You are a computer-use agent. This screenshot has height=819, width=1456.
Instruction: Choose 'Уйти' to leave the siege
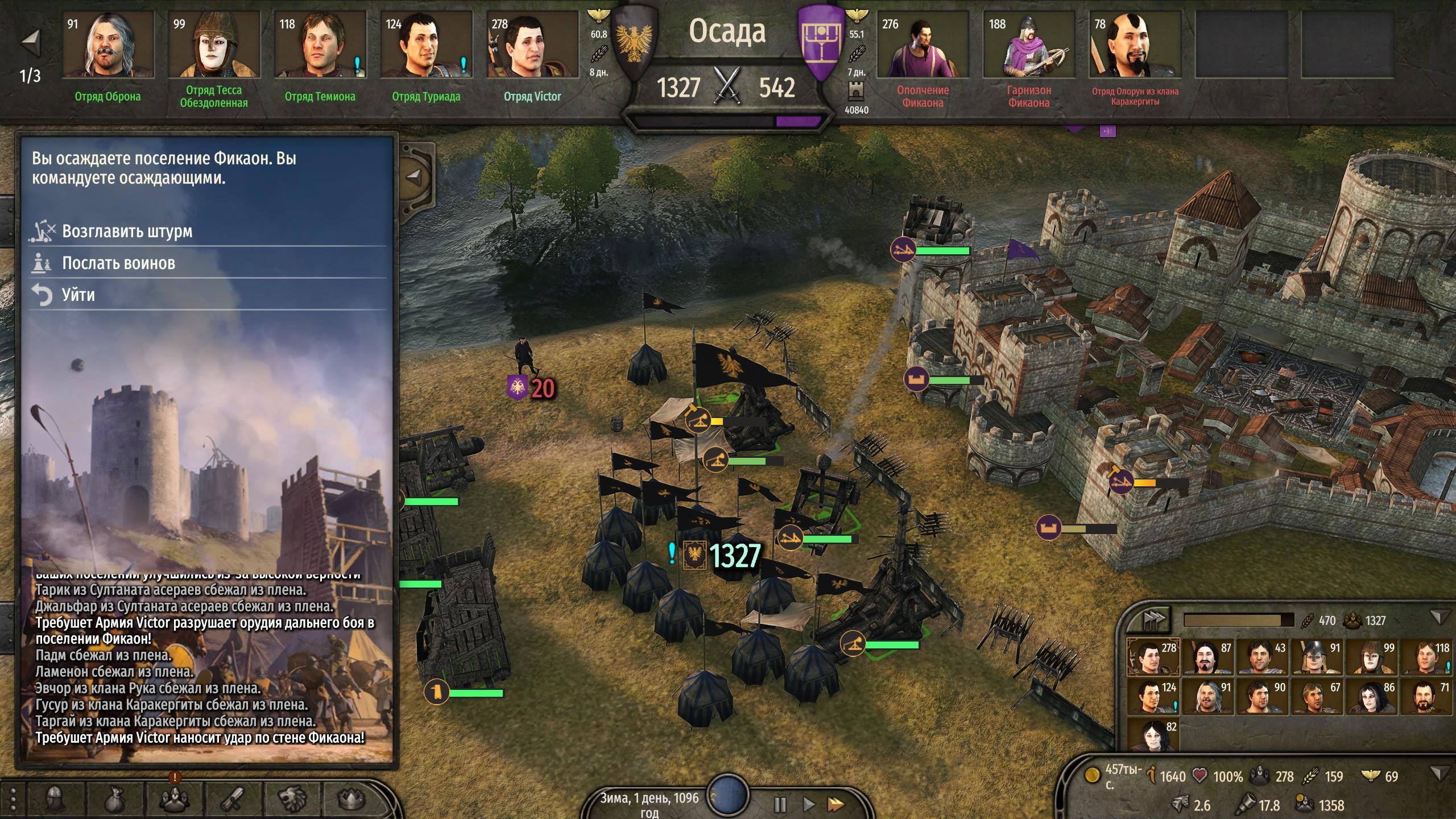click(x=78, y=295)
